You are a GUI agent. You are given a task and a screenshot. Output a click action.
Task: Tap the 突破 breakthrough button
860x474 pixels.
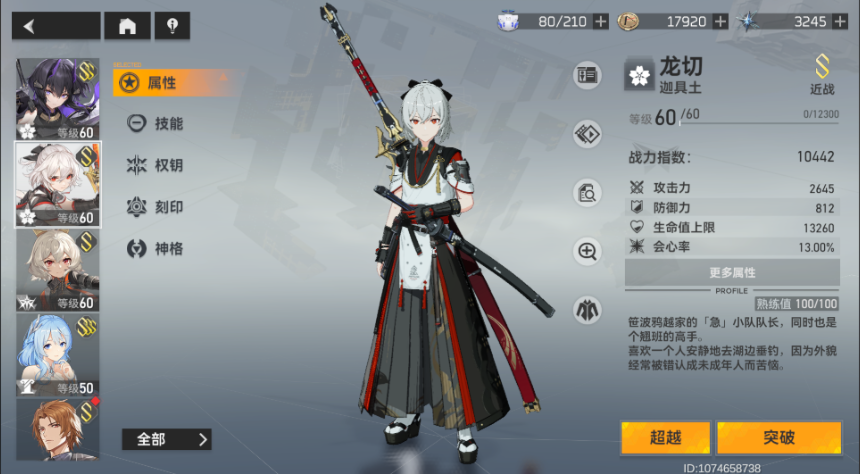(778, 437)
